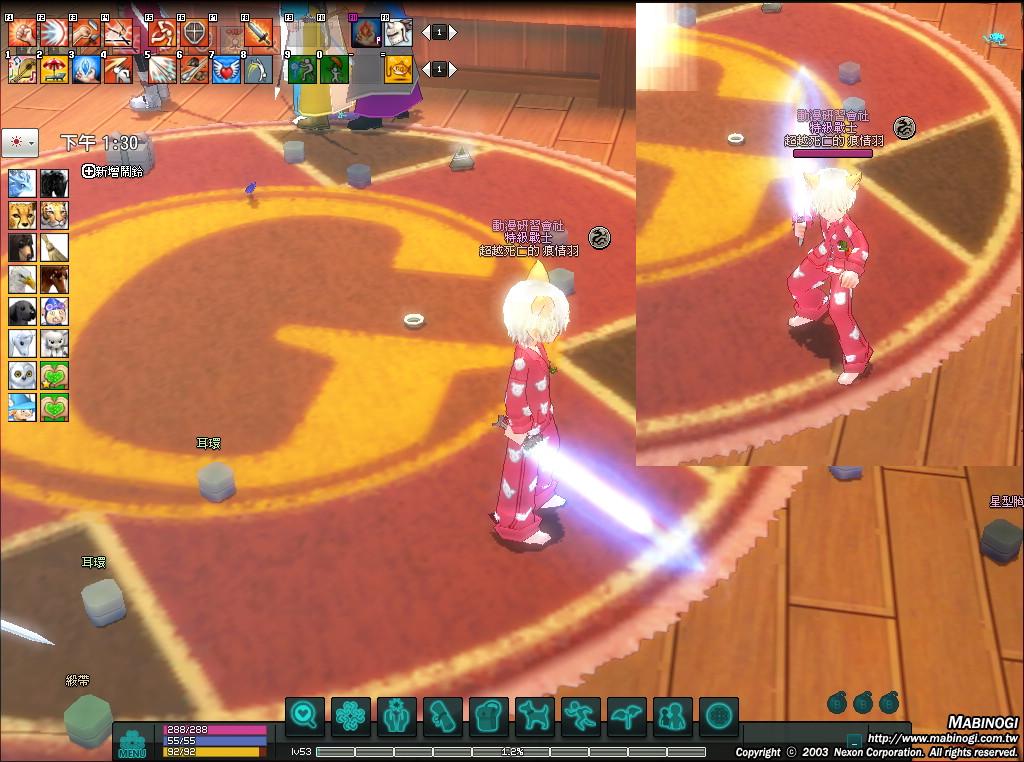1024x762 pixels.
Task: Use the fist skill on F1
Action: point(22,33)
